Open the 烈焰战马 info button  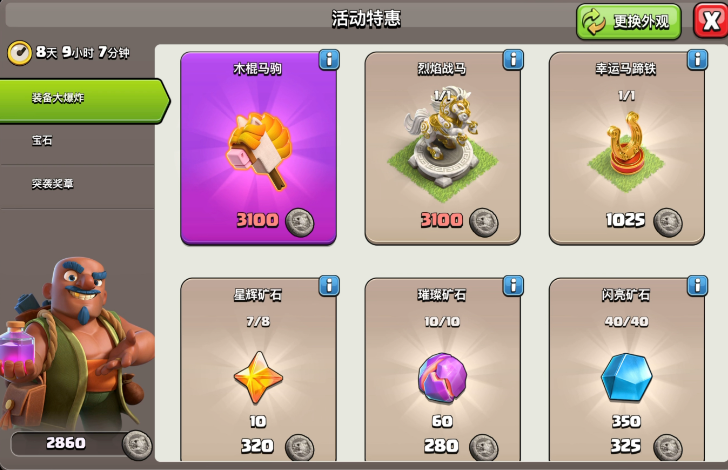513,60
